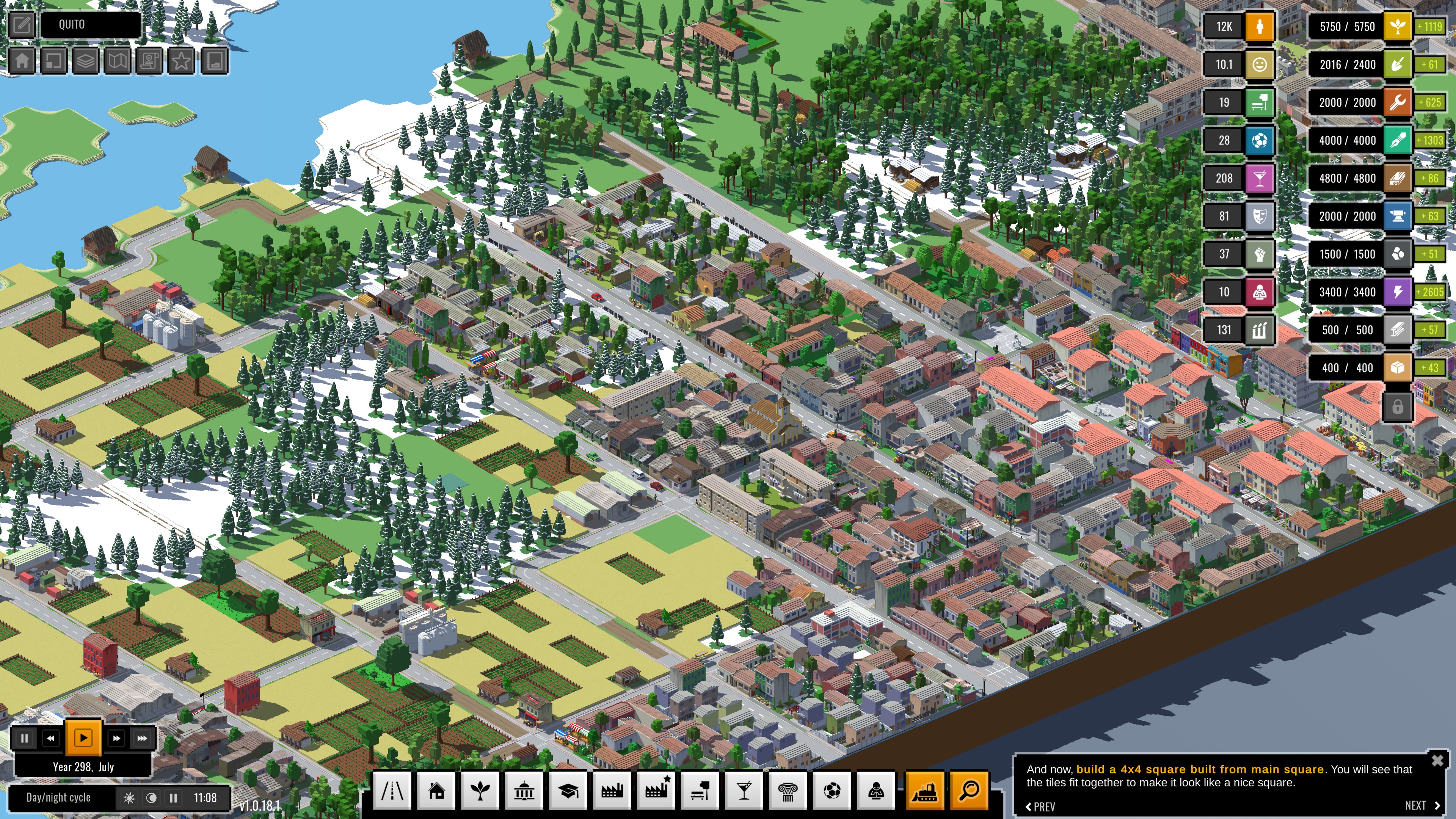1456x819 pixels.
Task: Open the park bench and tree category
Action: [700, 791]
